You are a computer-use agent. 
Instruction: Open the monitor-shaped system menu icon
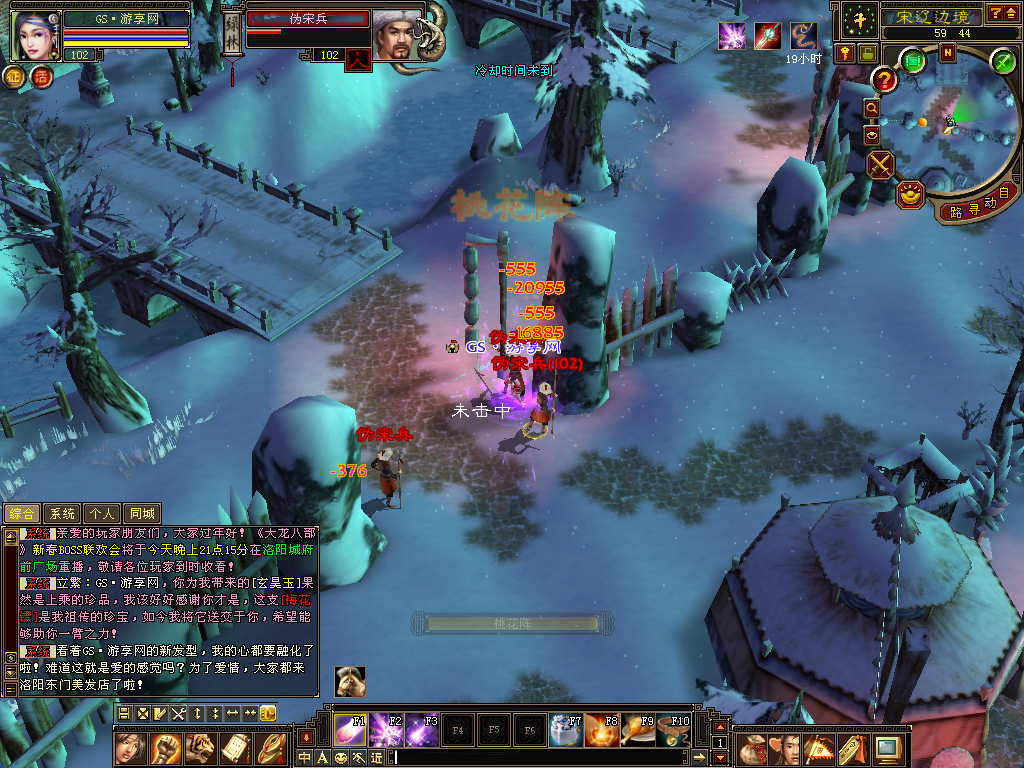(887, 748)
